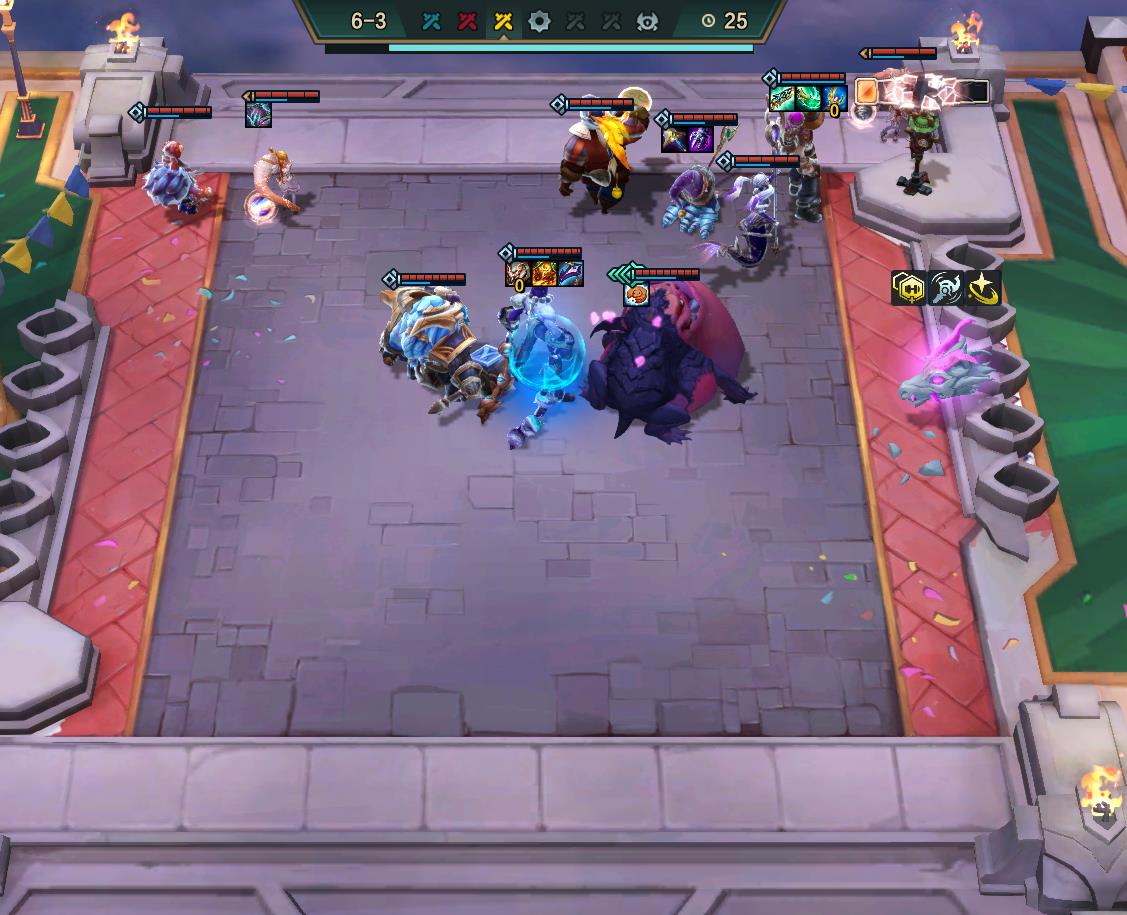Select the blue crossed-swords round icon
This screenshot has width=1127, height=915.
pyautogui.click(x=431, y=21)
